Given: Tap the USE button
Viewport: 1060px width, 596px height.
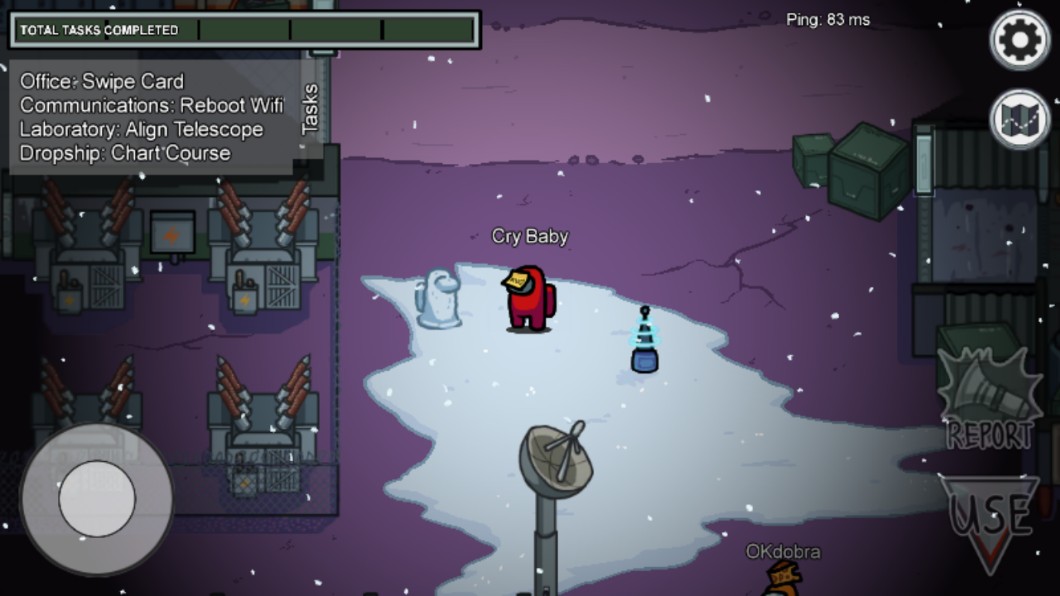Looking at the screenshot, I should click(x=989, y=518).
